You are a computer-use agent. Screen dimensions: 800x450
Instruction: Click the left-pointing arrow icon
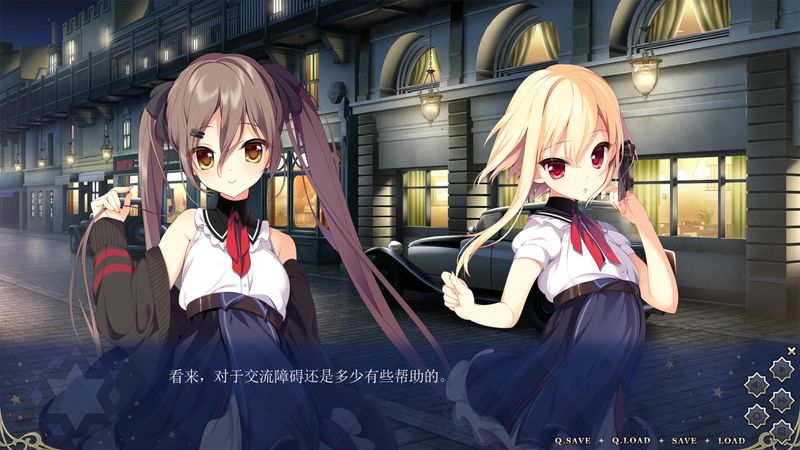tap(757, 385)
